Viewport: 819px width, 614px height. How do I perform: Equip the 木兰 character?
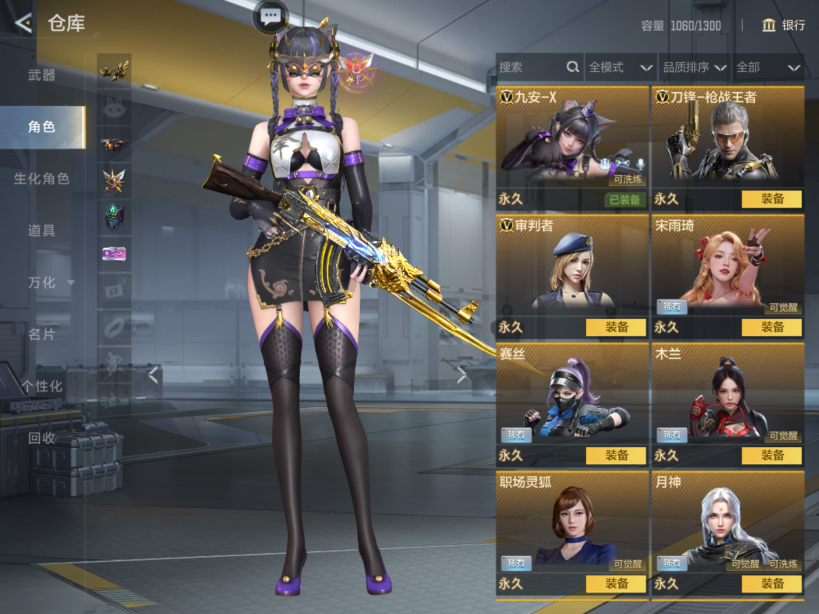coord(771,455)
